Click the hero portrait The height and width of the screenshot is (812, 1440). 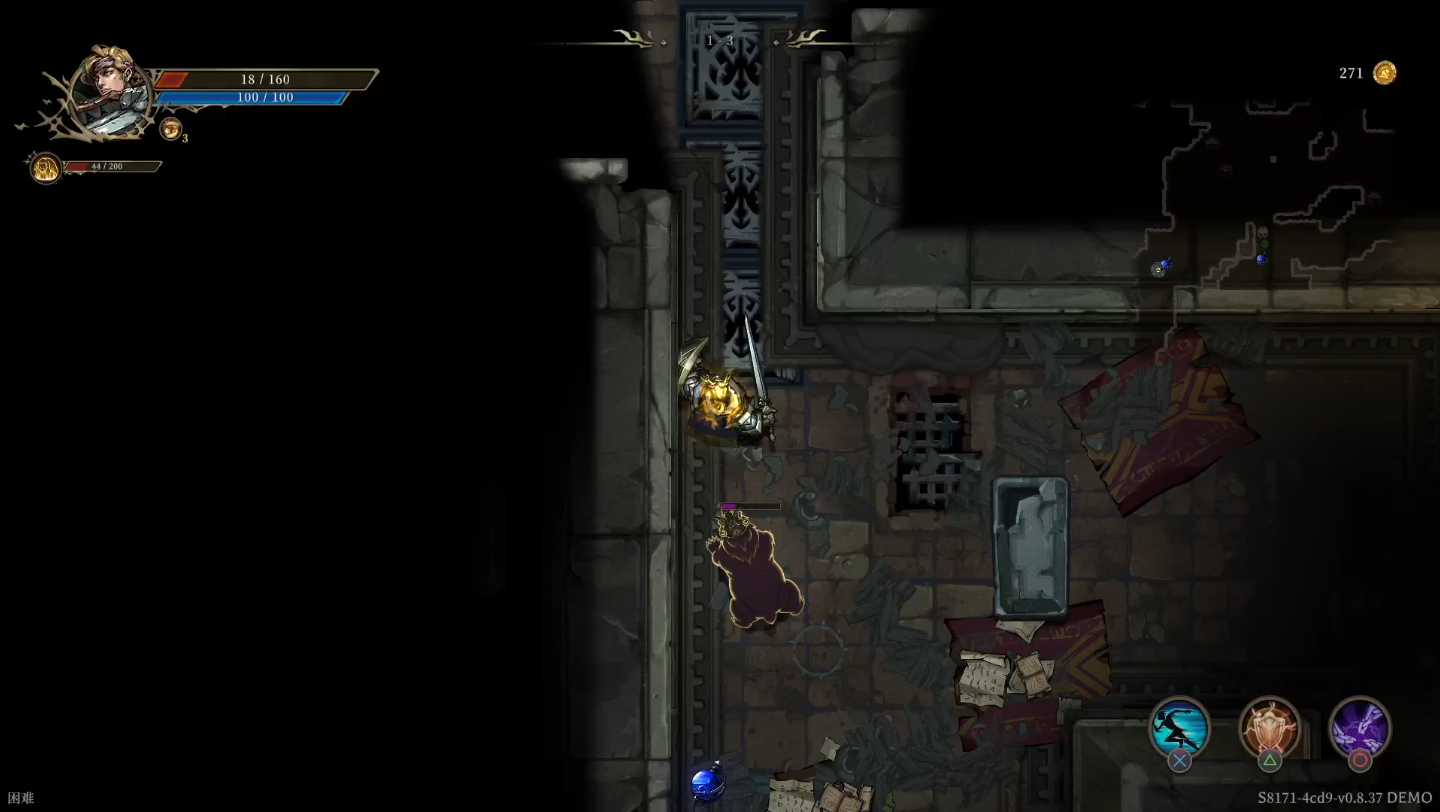click(111, 92)
